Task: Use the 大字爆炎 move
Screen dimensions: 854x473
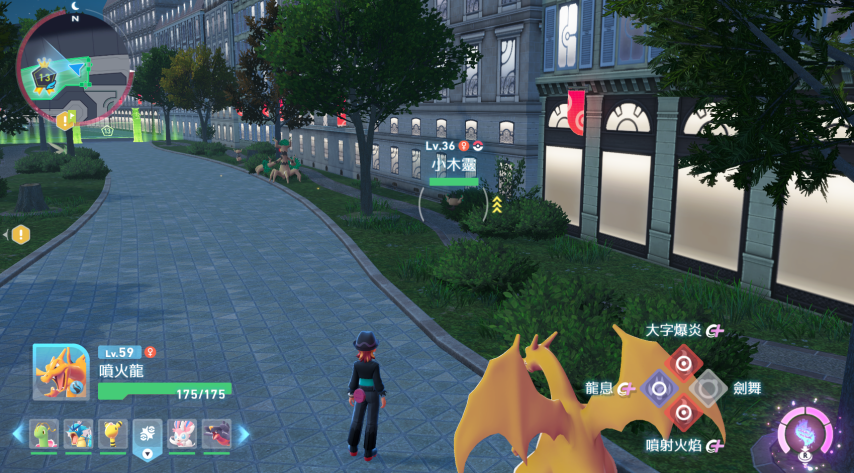Action: [683, 361]
